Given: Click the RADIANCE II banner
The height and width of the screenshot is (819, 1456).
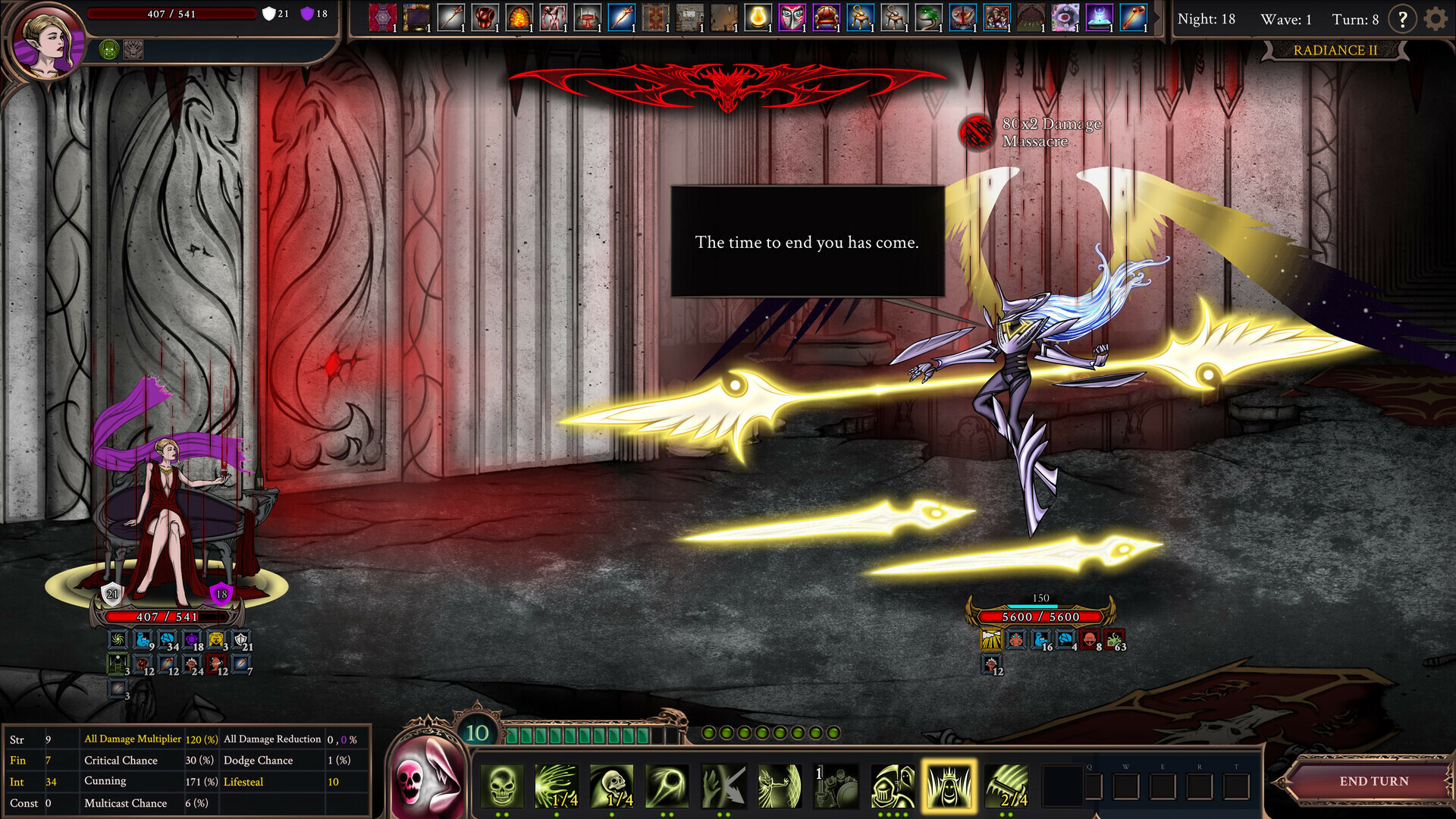Looking at the screenshot, I should pyautogui.click(x=1336, y=50).
